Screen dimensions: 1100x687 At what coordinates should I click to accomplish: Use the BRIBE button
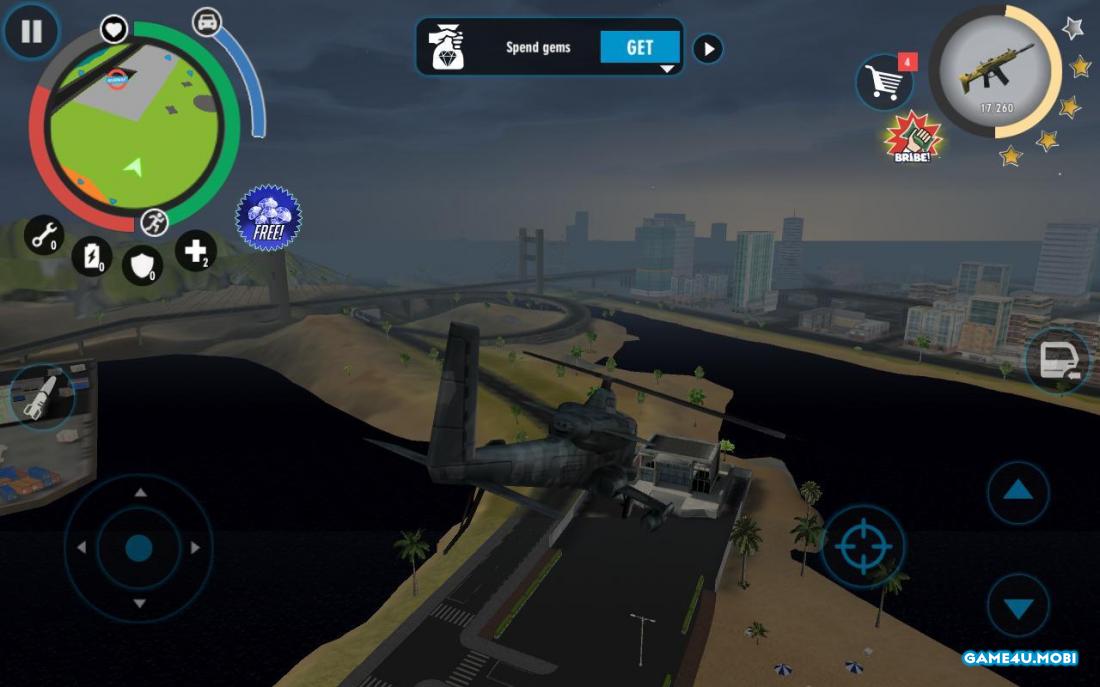pyautogui.click(x=913, y=138)
